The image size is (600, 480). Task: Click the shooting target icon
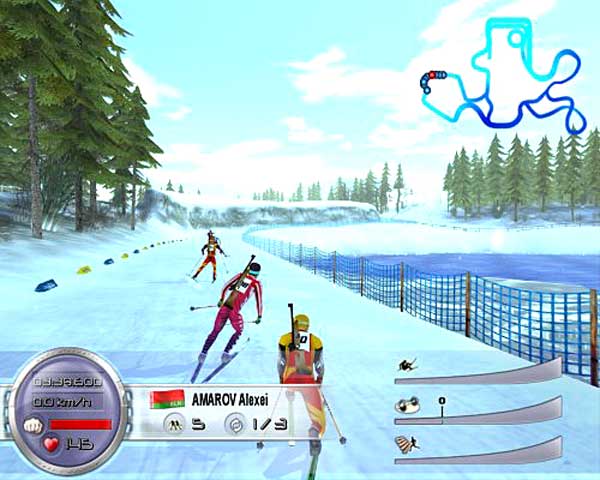tap(234, 424)
